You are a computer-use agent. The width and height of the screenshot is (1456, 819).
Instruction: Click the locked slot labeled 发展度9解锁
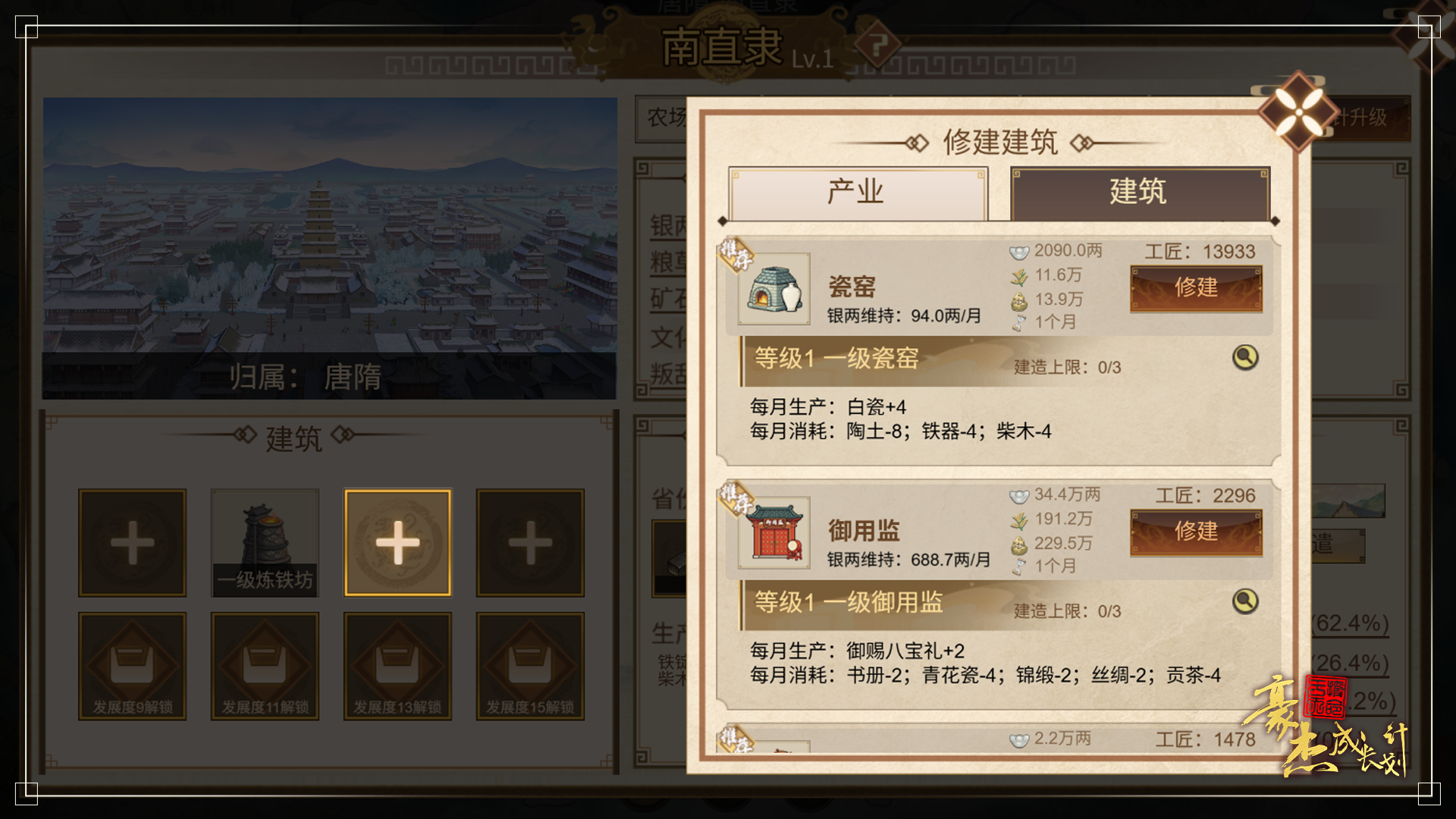tap(132, 666)
